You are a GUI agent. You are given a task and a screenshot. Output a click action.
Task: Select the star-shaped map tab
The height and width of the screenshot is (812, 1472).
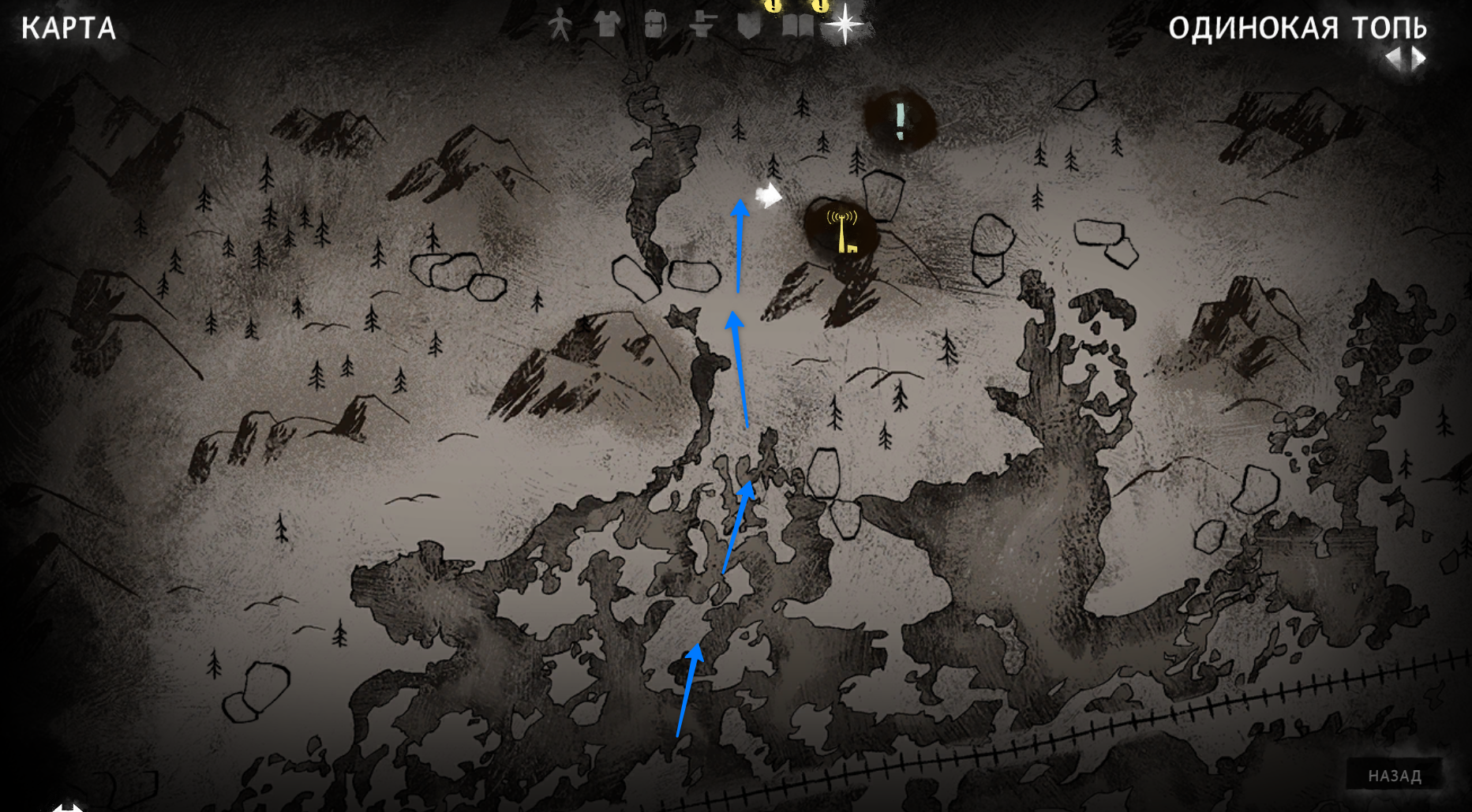pyautogui.click(x=844, y=24)
